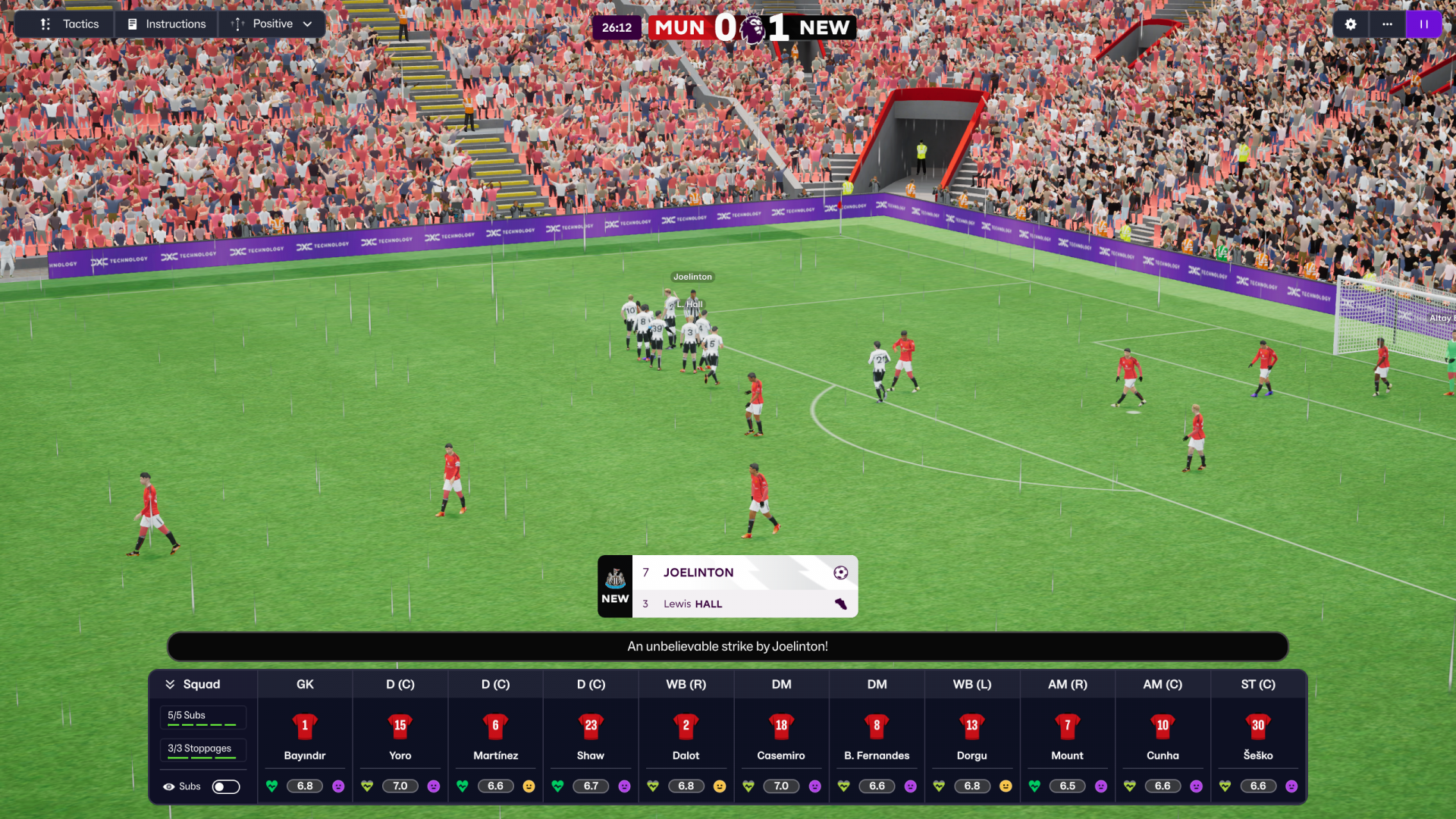Screen dimensions: 1456x819
Task: Select goalkeeper Bayındır's card
Action: pos(305,736)
